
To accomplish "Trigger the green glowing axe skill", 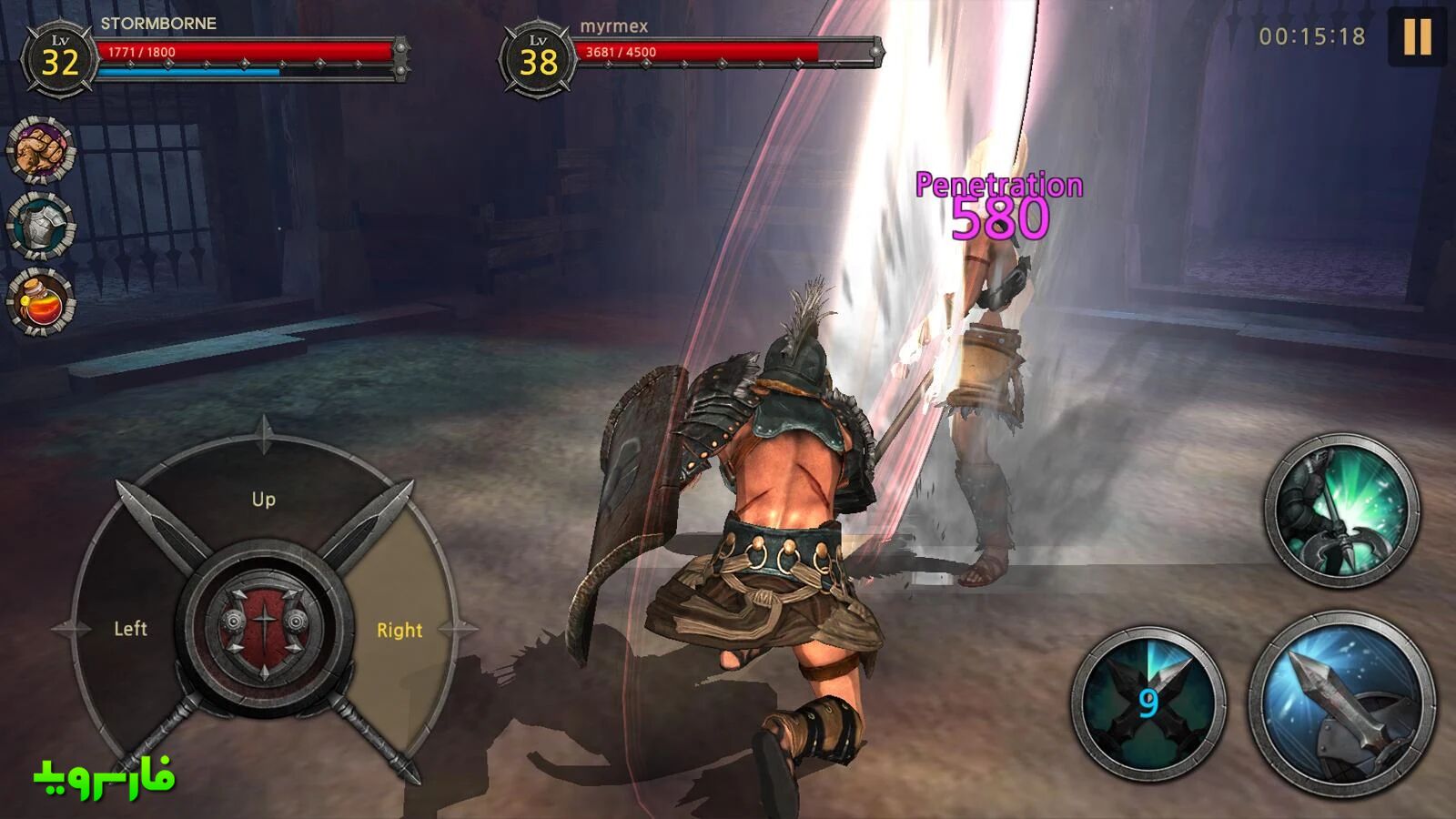I will coord(1341,510).
